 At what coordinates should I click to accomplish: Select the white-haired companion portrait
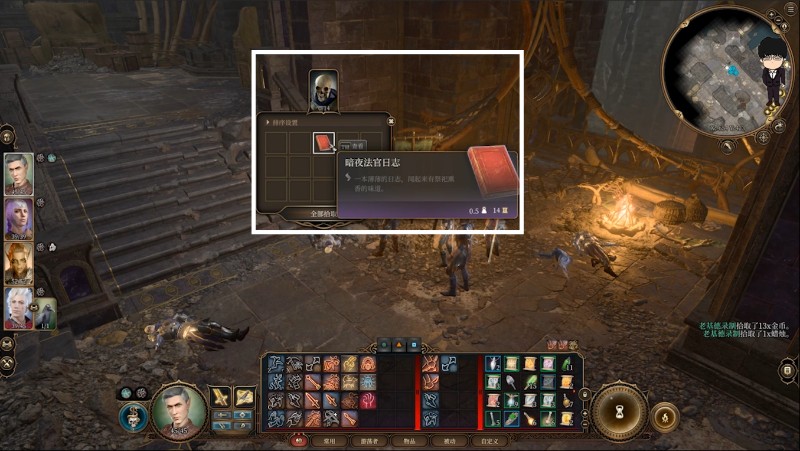tap(19, 309)
